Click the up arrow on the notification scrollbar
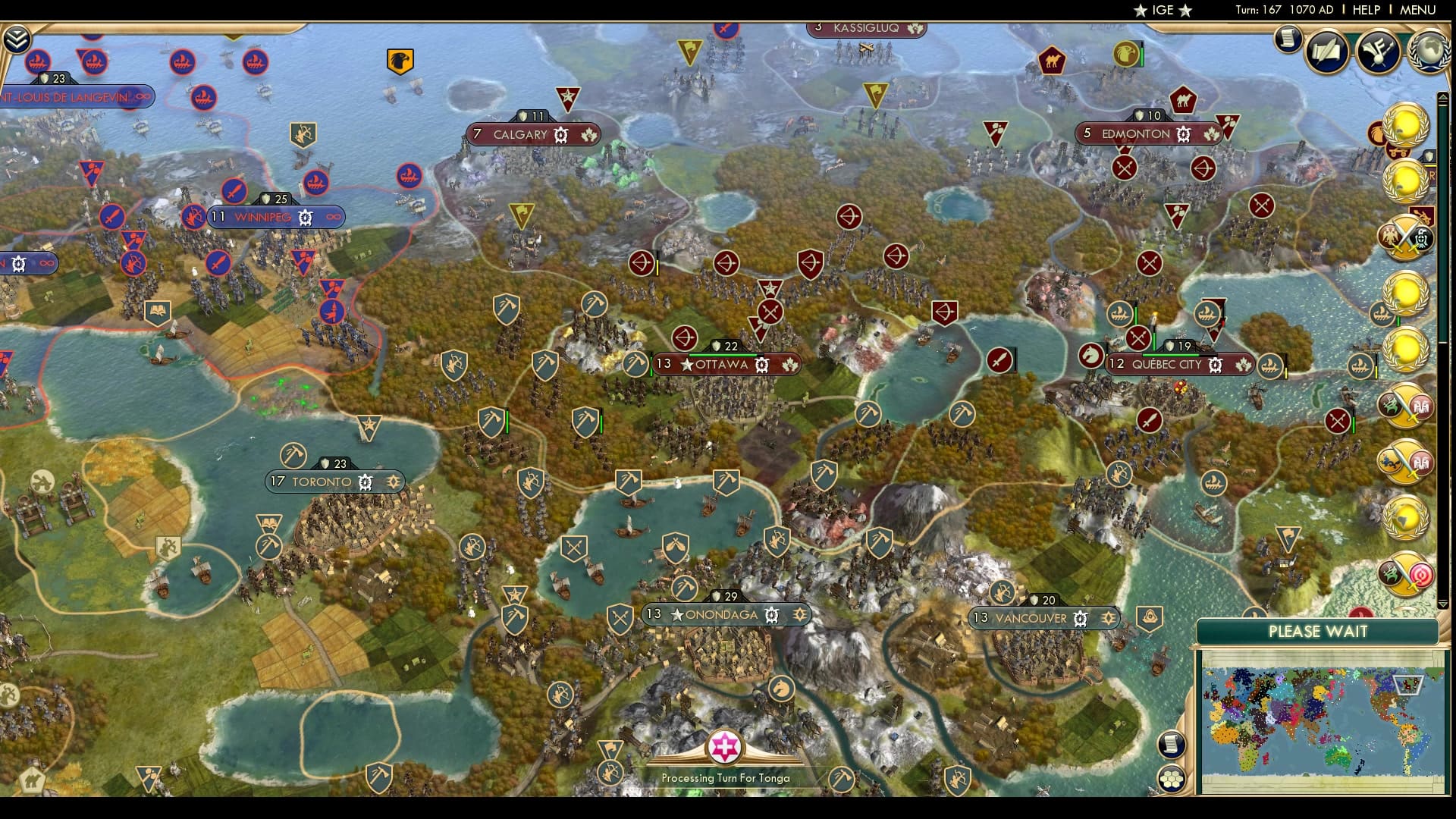This screenshot has height=819, width=1456. point(1444,97)
